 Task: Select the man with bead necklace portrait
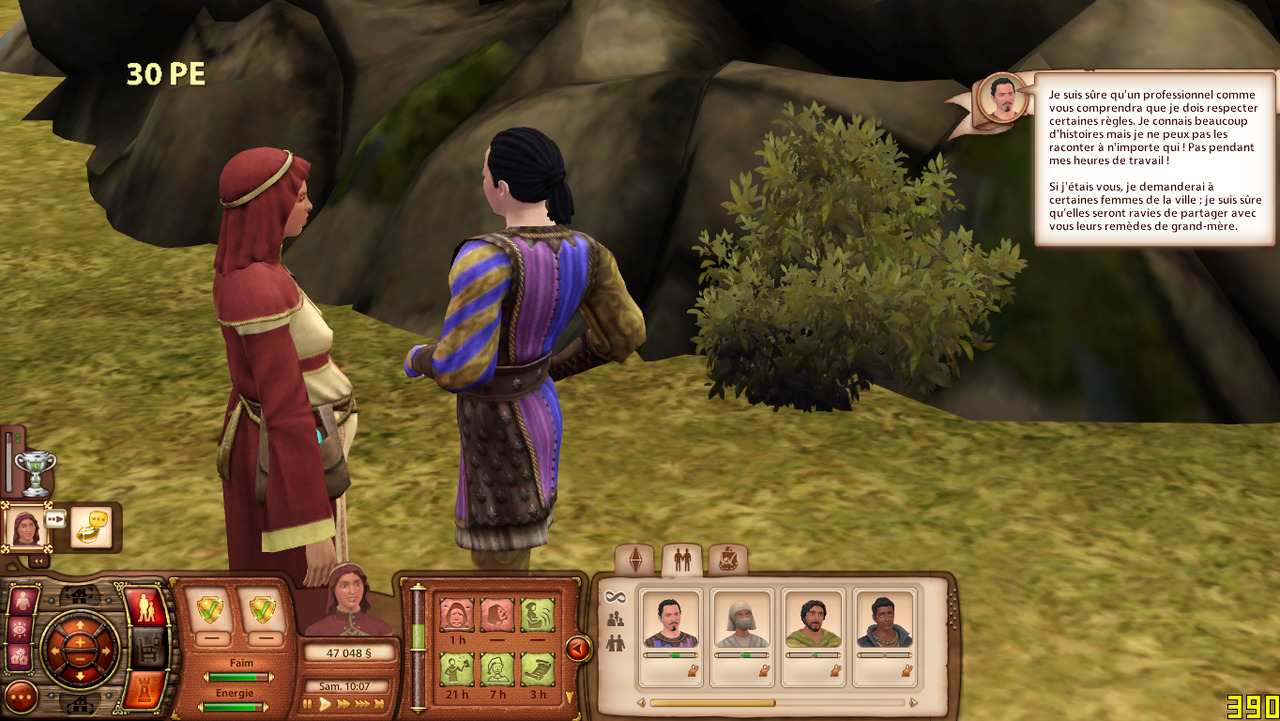click(884, 623)
